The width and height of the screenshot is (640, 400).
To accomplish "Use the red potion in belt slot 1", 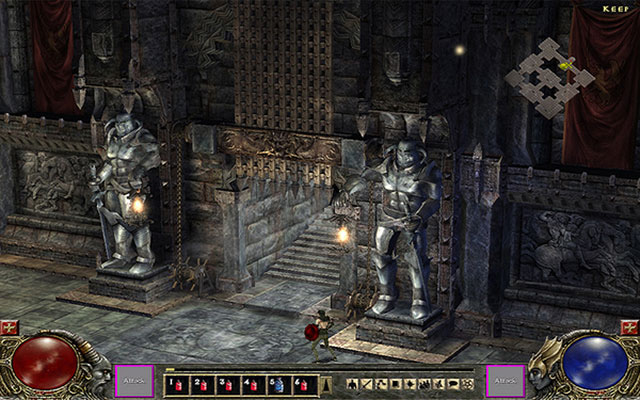I will [x=178, y=384].
